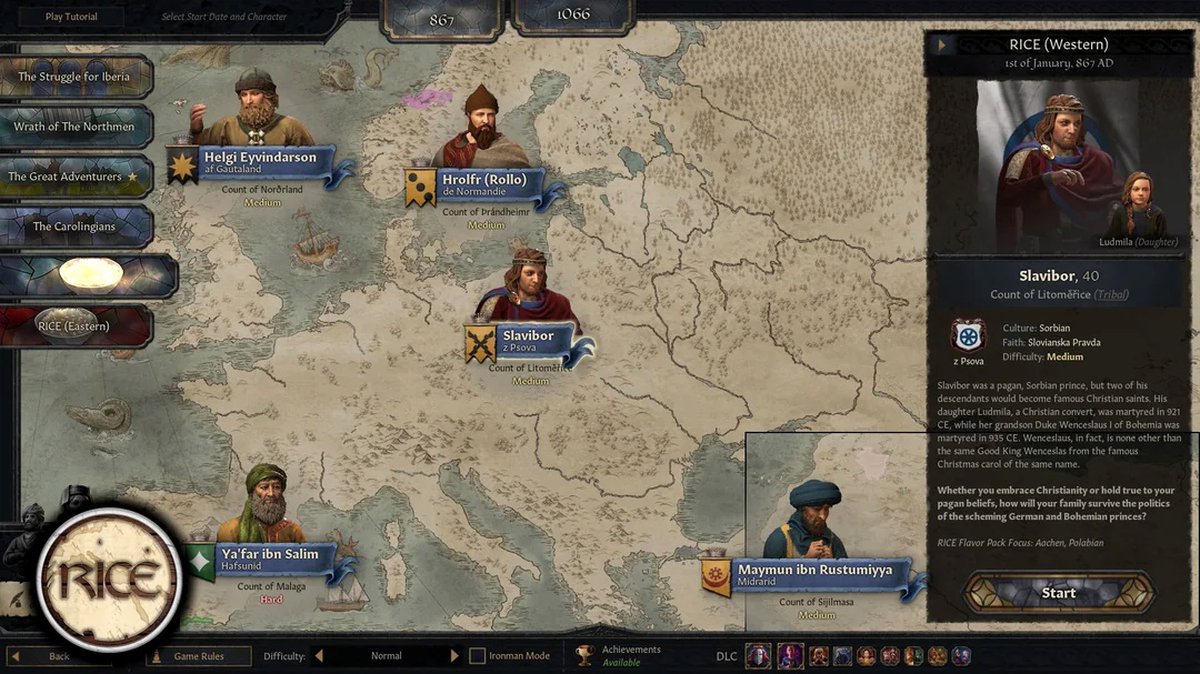Select The Carolingians bookmark
The height and width of the screenshot is (674, 1200).
[x=75, y=227]
